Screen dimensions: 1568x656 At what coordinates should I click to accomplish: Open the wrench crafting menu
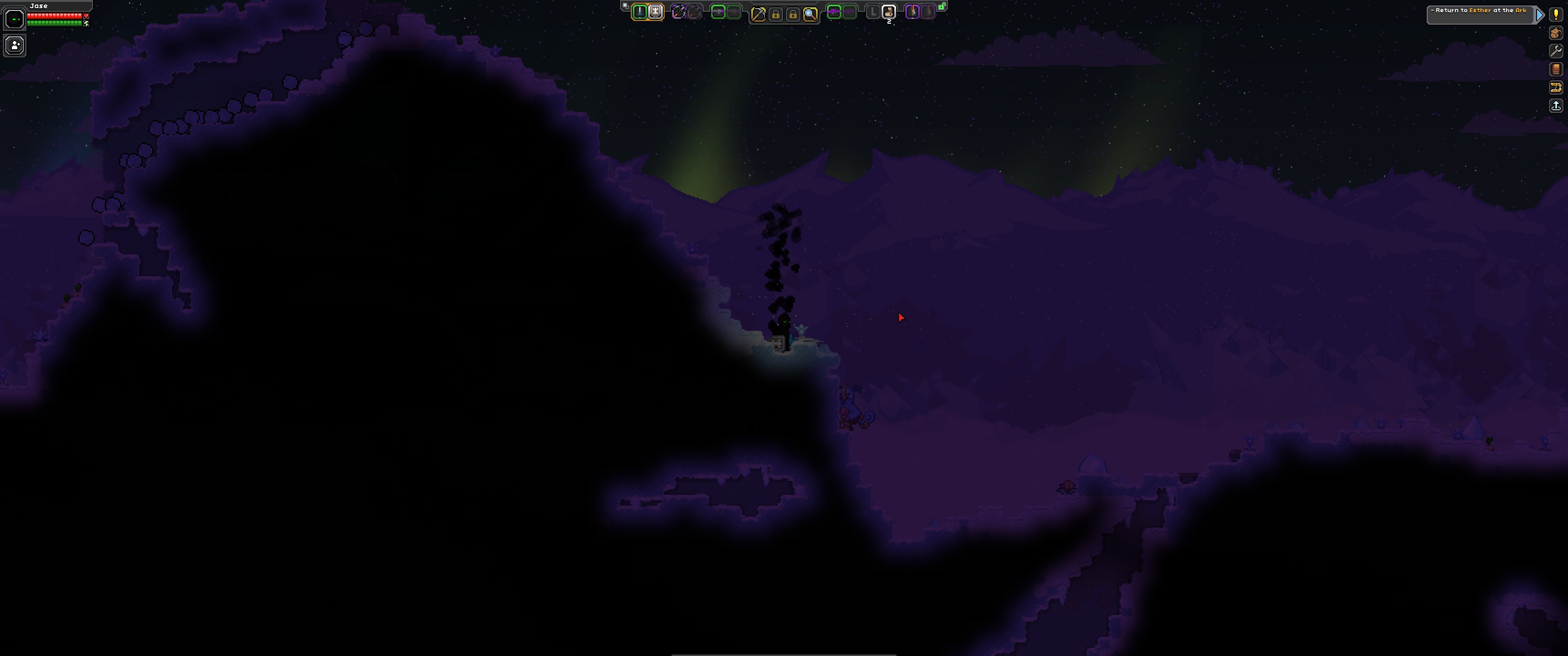point(1556,51)
